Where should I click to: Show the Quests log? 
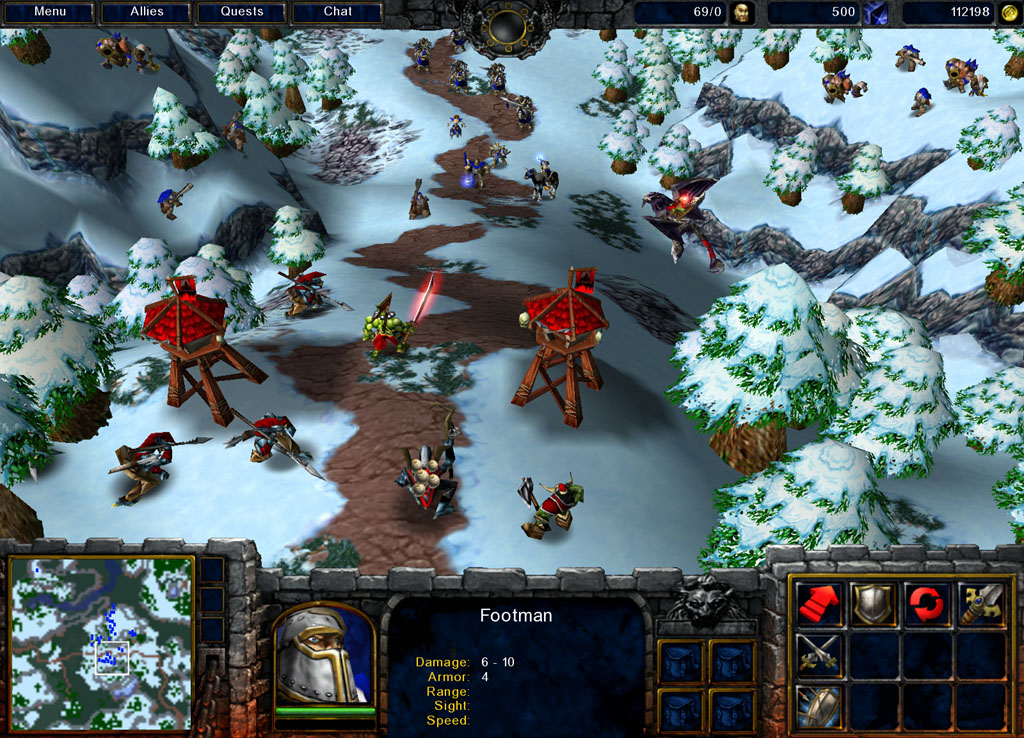pyautogui.click(x=242, y=12)
